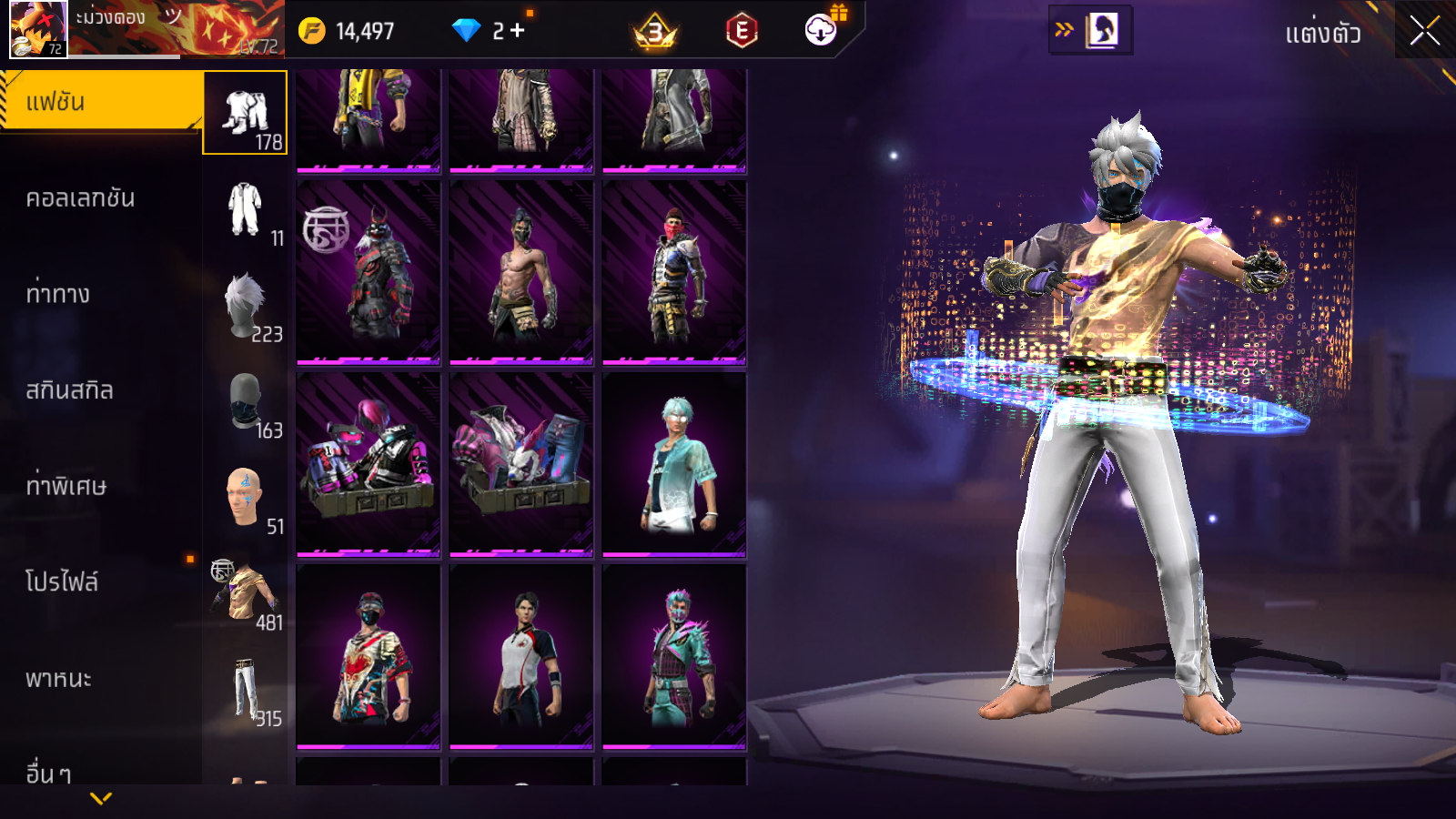Choose the shirt tops category showing 481

click(245, 594)
